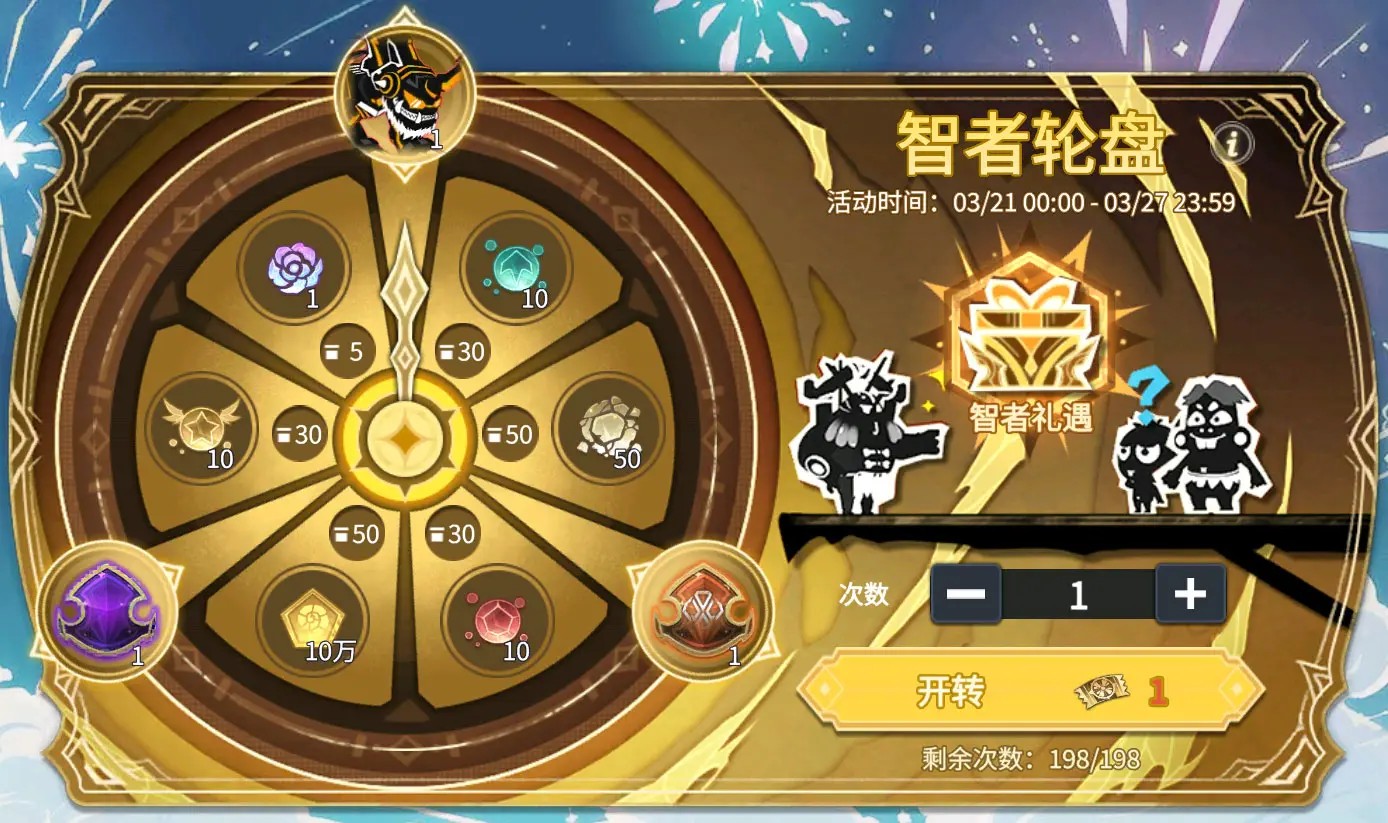This screenshot has height=823, width=1388.
Task: Click the info icon beside 智者轮盘 title
Action: click(x=1231, y=141)
